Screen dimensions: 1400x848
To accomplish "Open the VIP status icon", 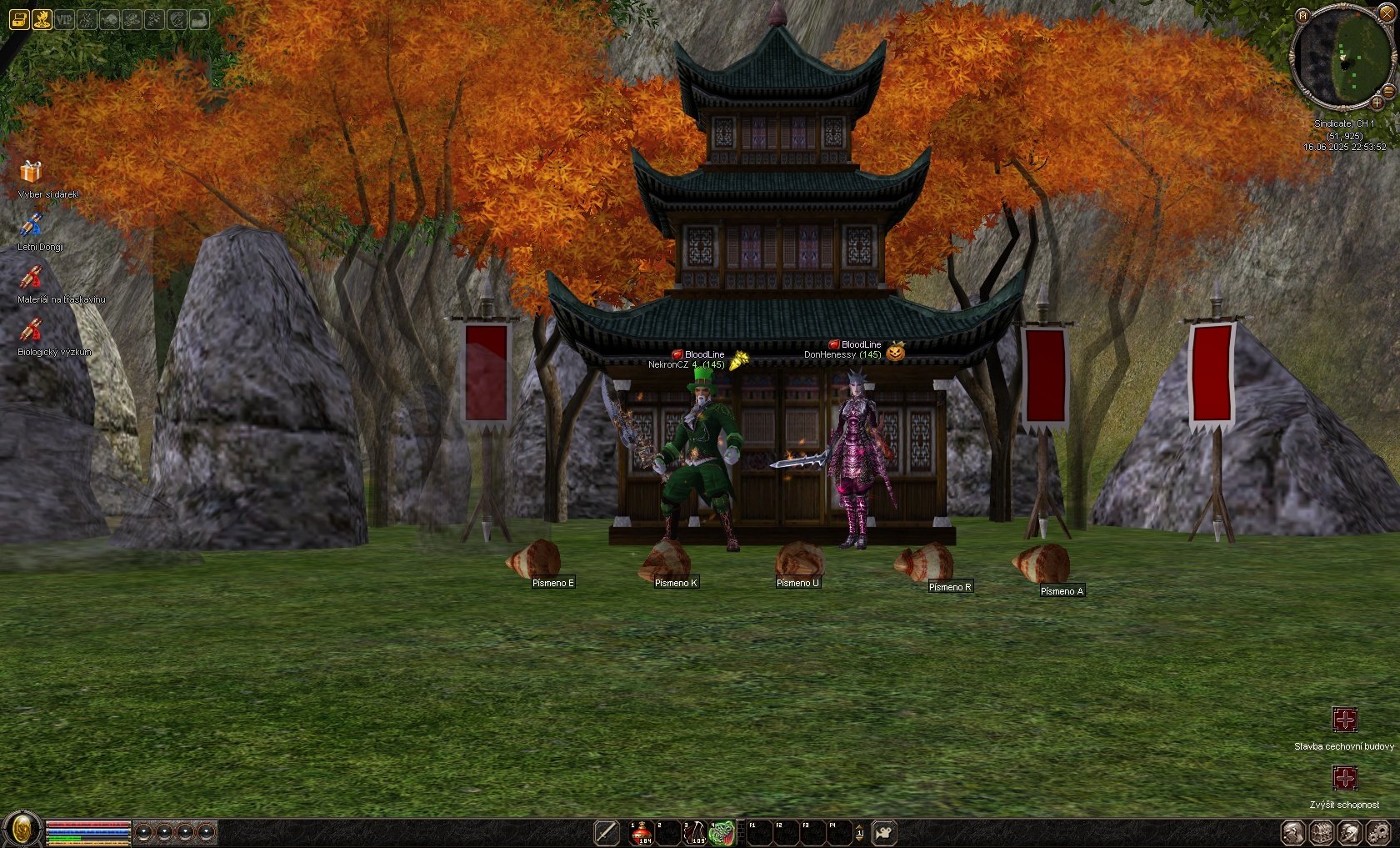I will pyautogui.click(x=64, y=19).
